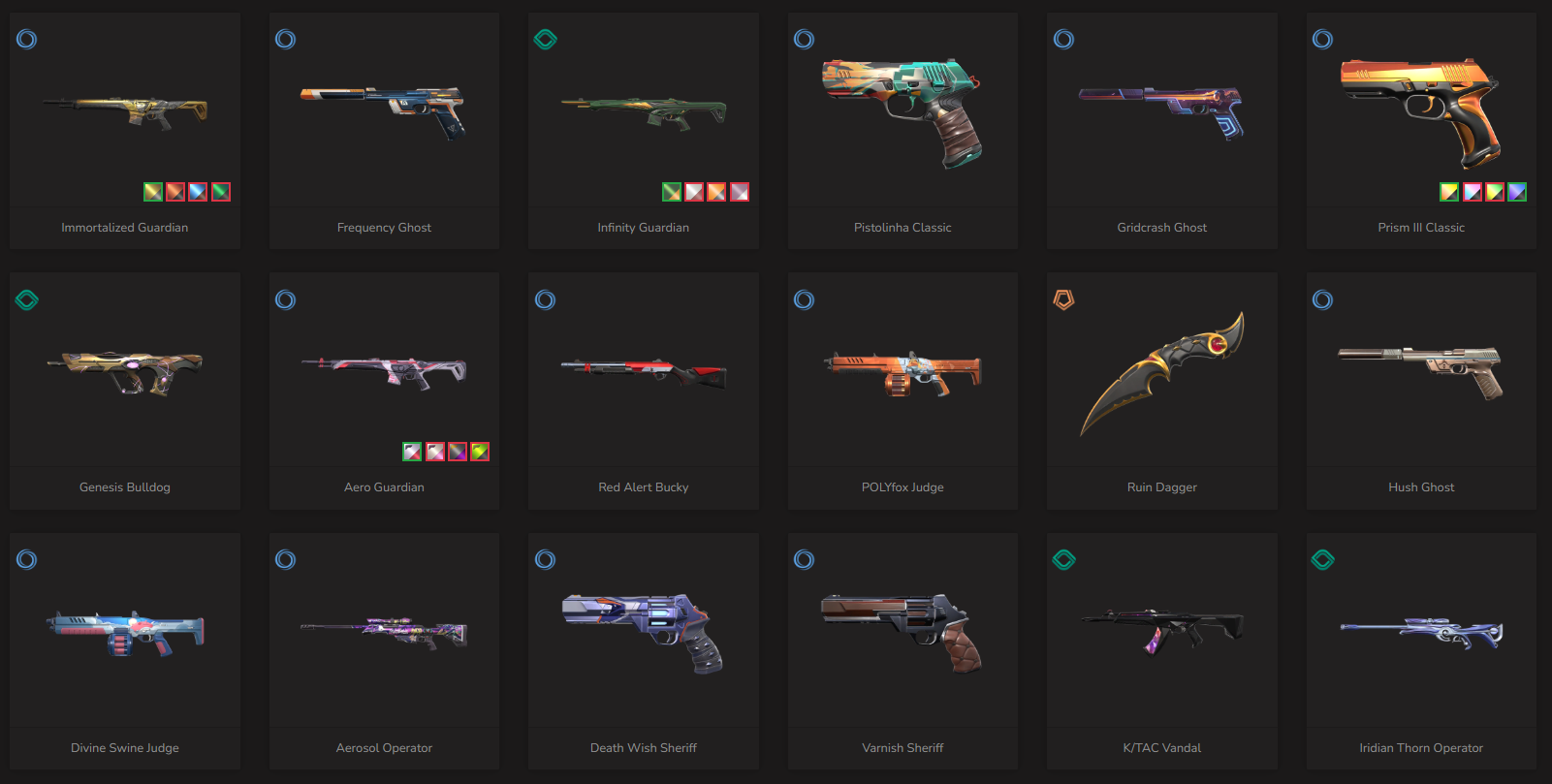
Task: Open the Aero Guardian skin card
Action: pyautogui.click(x=384, y=378)
